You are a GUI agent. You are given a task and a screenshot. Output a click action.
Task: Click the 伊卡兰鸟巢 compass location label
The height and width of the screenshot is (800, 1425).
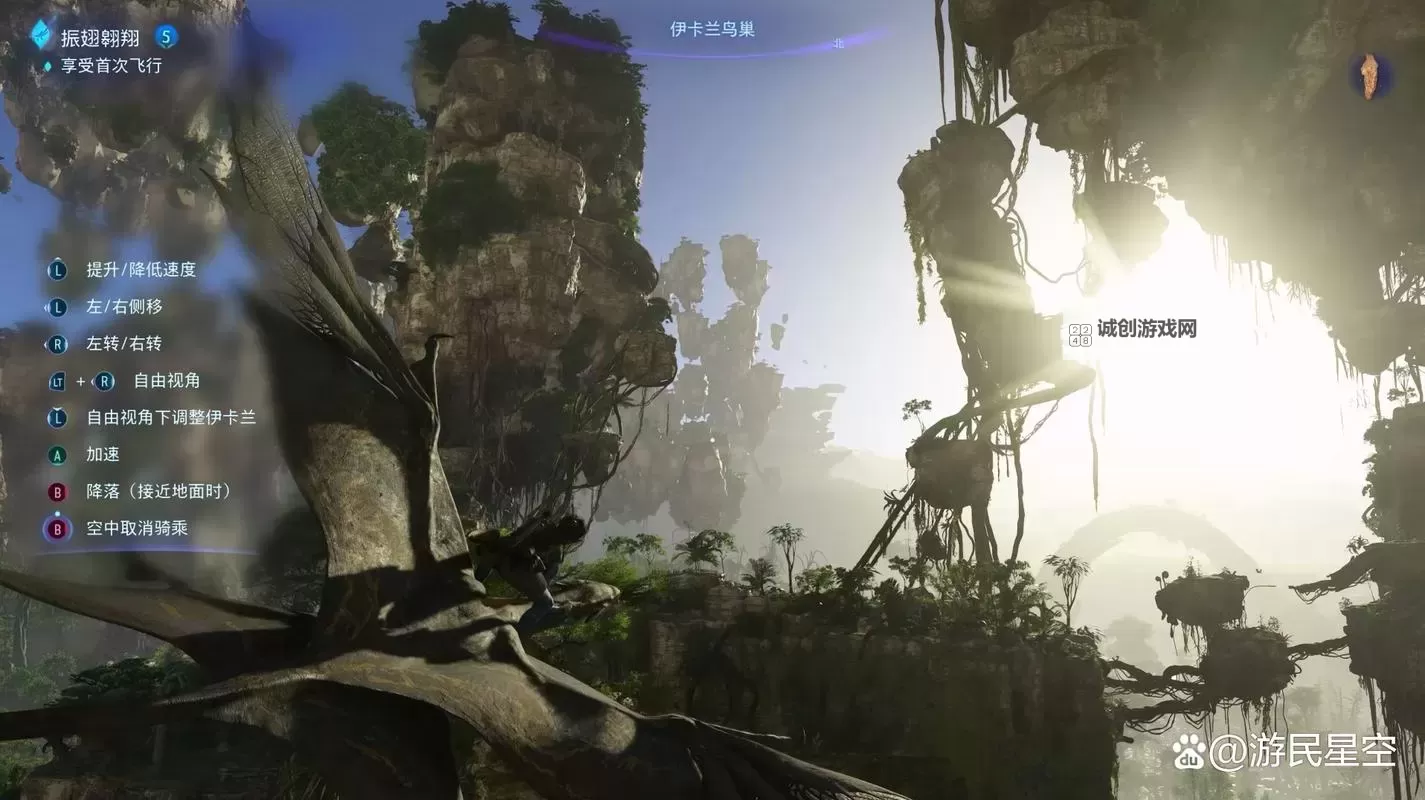tap(712, 29)
